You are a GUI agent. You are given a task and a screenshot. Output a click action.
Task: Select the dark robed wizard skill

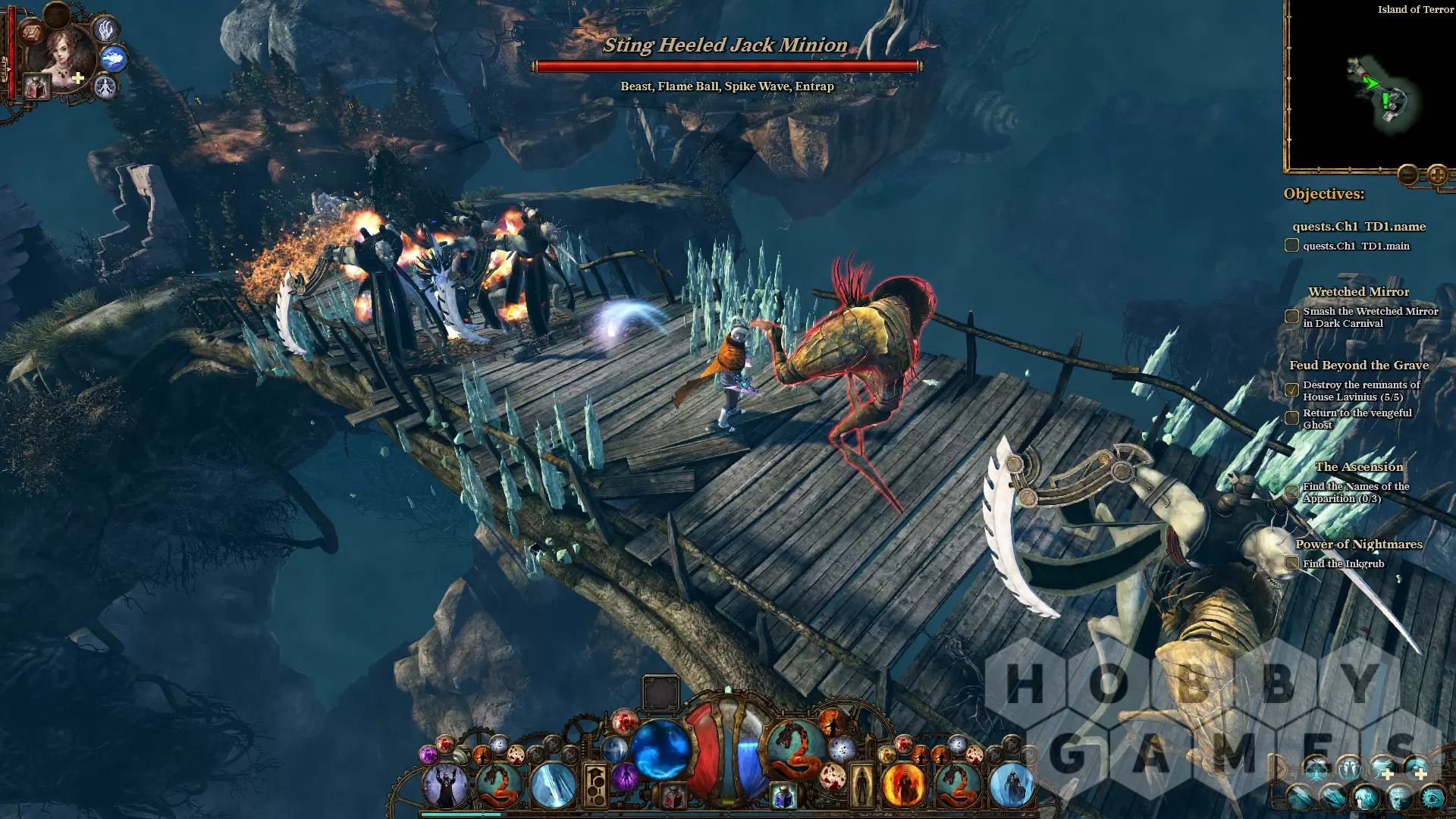click(445, 786)
